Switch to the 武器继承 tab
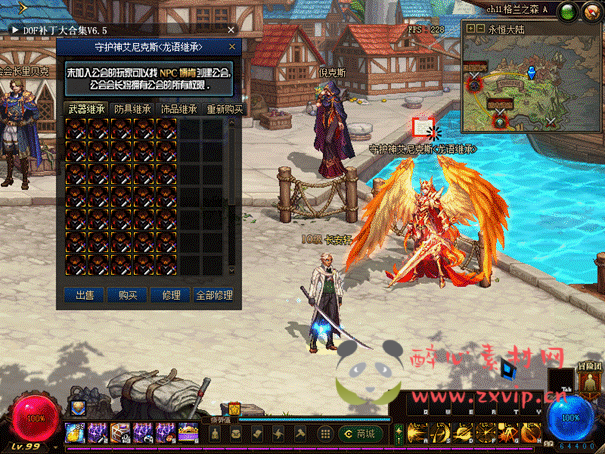Image resolution: width=605 pixels, height=454 pixels. [x=84, y=109]
